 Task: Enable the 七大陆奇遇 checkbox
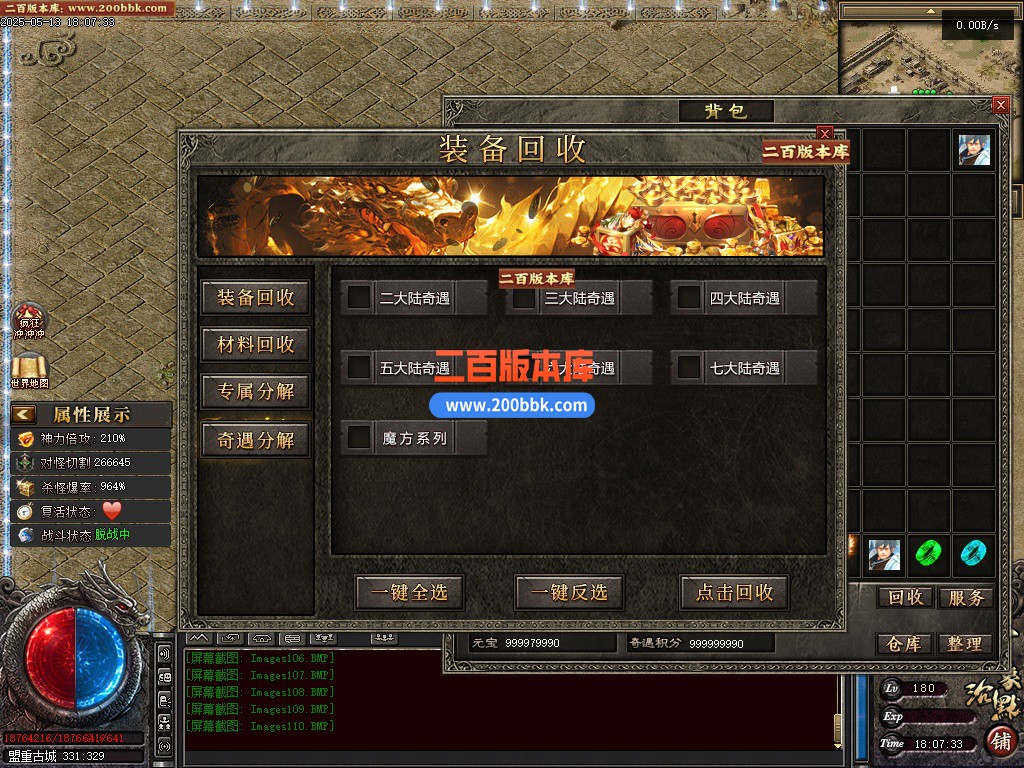[x=689, y=367]
